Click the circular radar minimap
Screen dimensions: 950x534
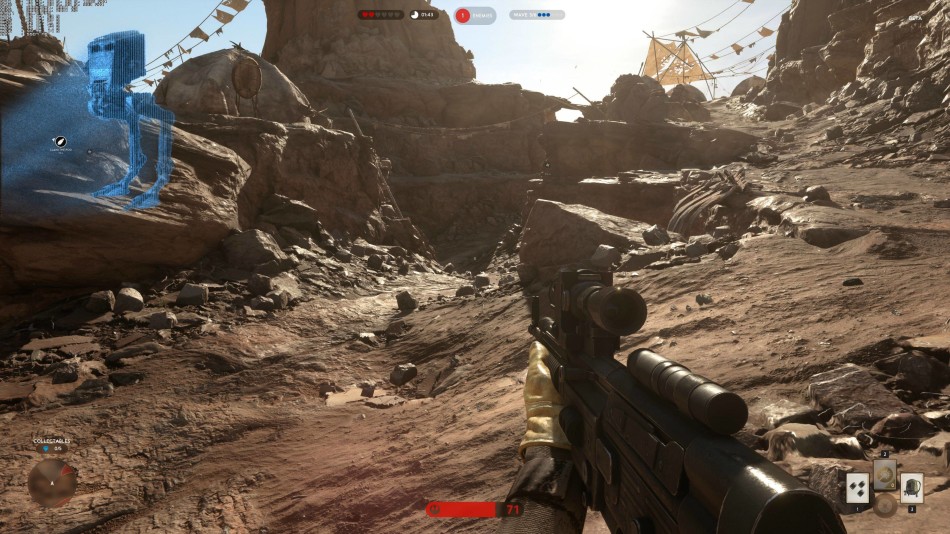51,482
